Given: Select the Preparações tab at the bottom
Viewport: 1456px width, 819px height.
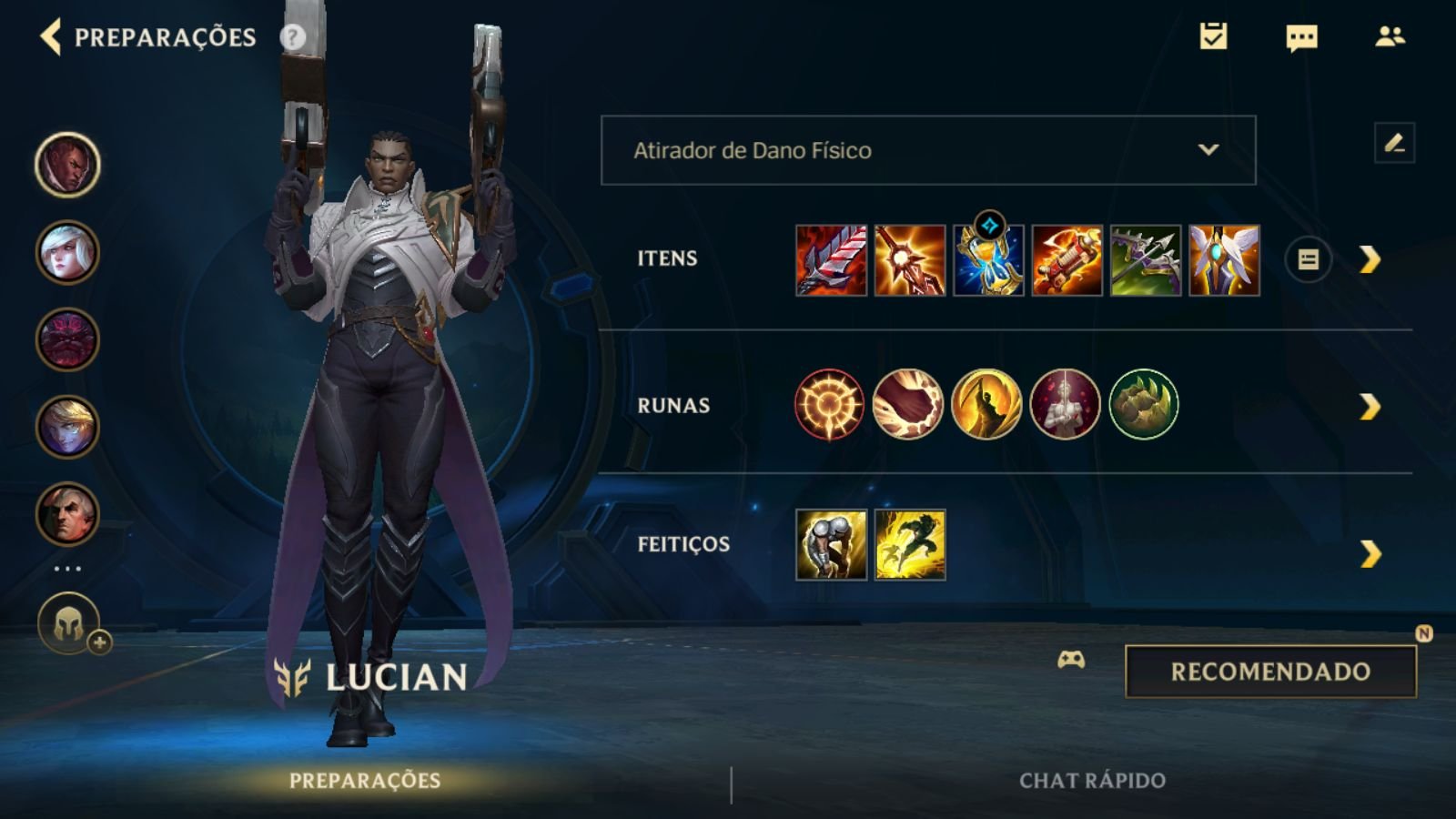Looking at the screenshot, I should click(368, 778).
